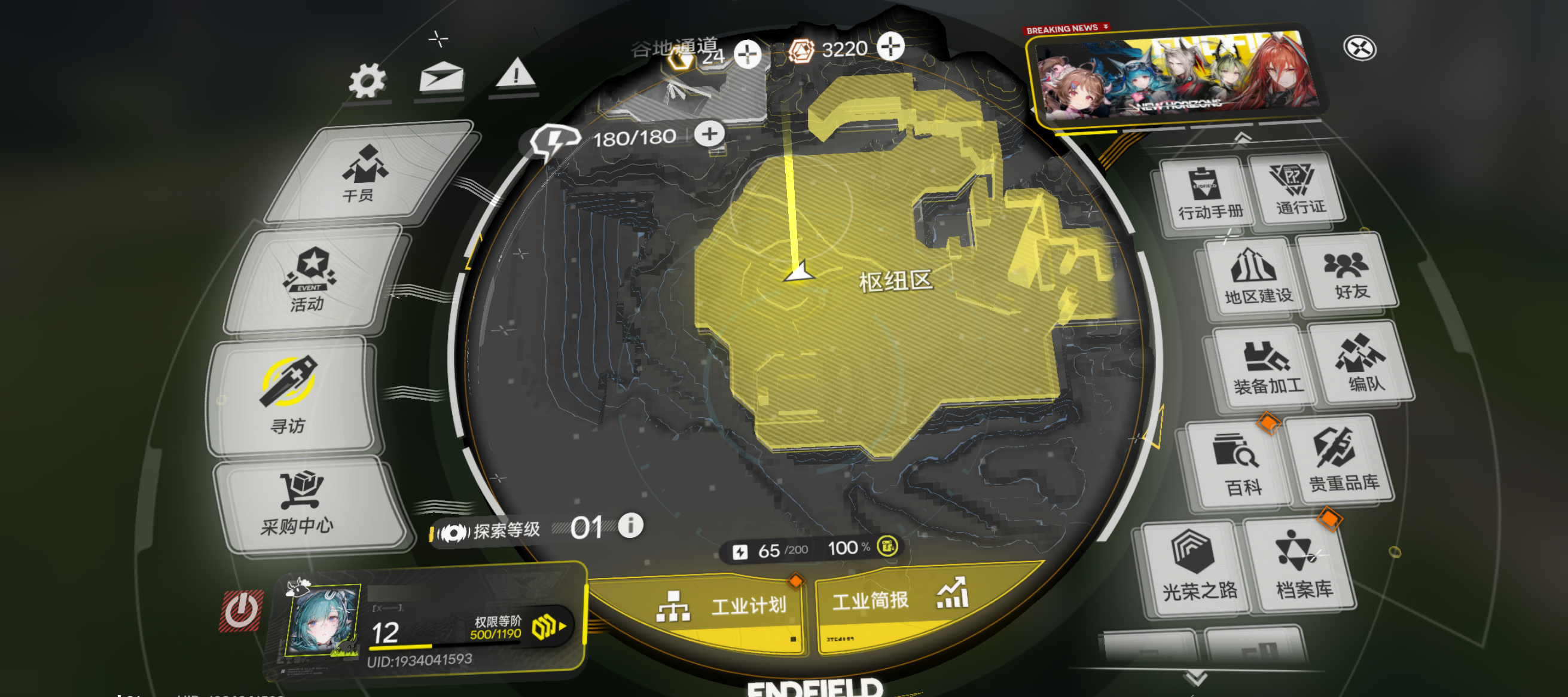
Task: Add stamina with the 180/180 plus button
Action: coord(709,134)
